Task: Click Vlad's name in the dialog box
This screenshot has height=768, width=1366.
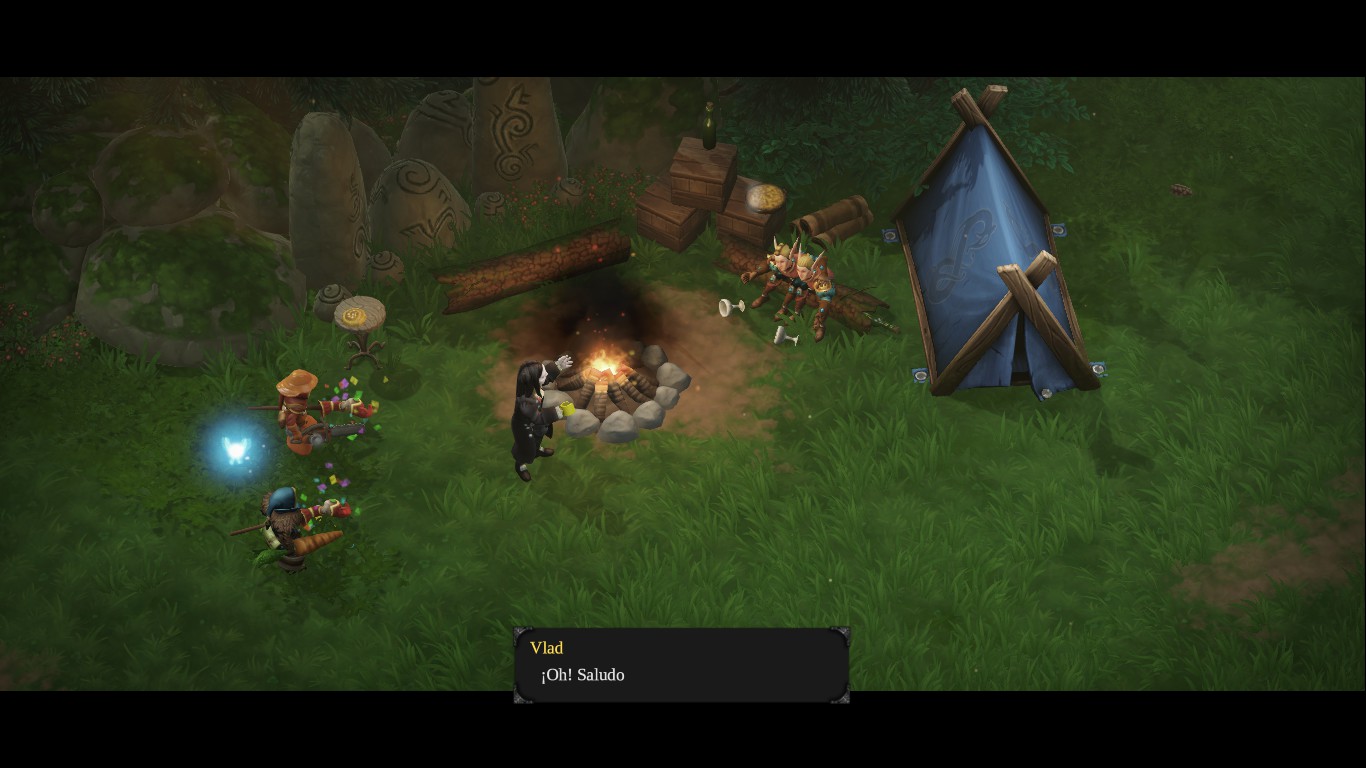Action: (546, 647)
